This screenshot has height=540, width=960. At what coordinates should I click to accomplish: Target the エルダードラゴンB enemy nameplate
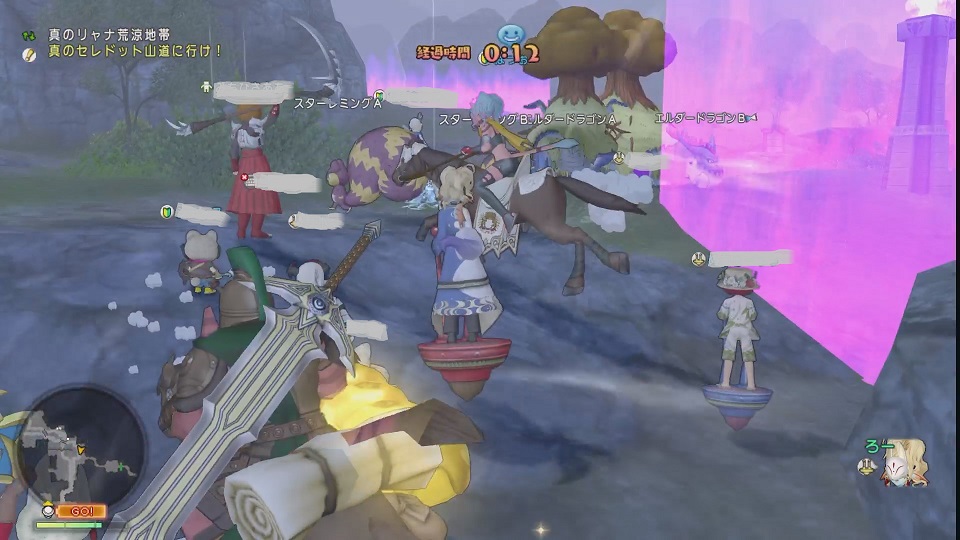click(700, 118)
